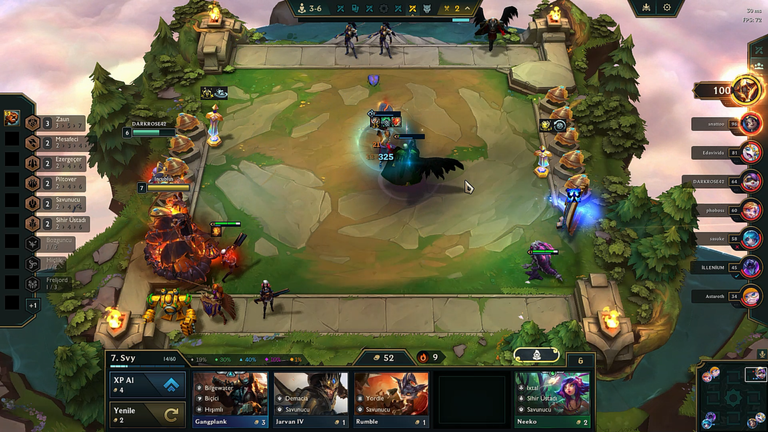Screen dimensions: 768x432
Task: Reroll the shop with Yenile
Action: (x=147, y=414)
